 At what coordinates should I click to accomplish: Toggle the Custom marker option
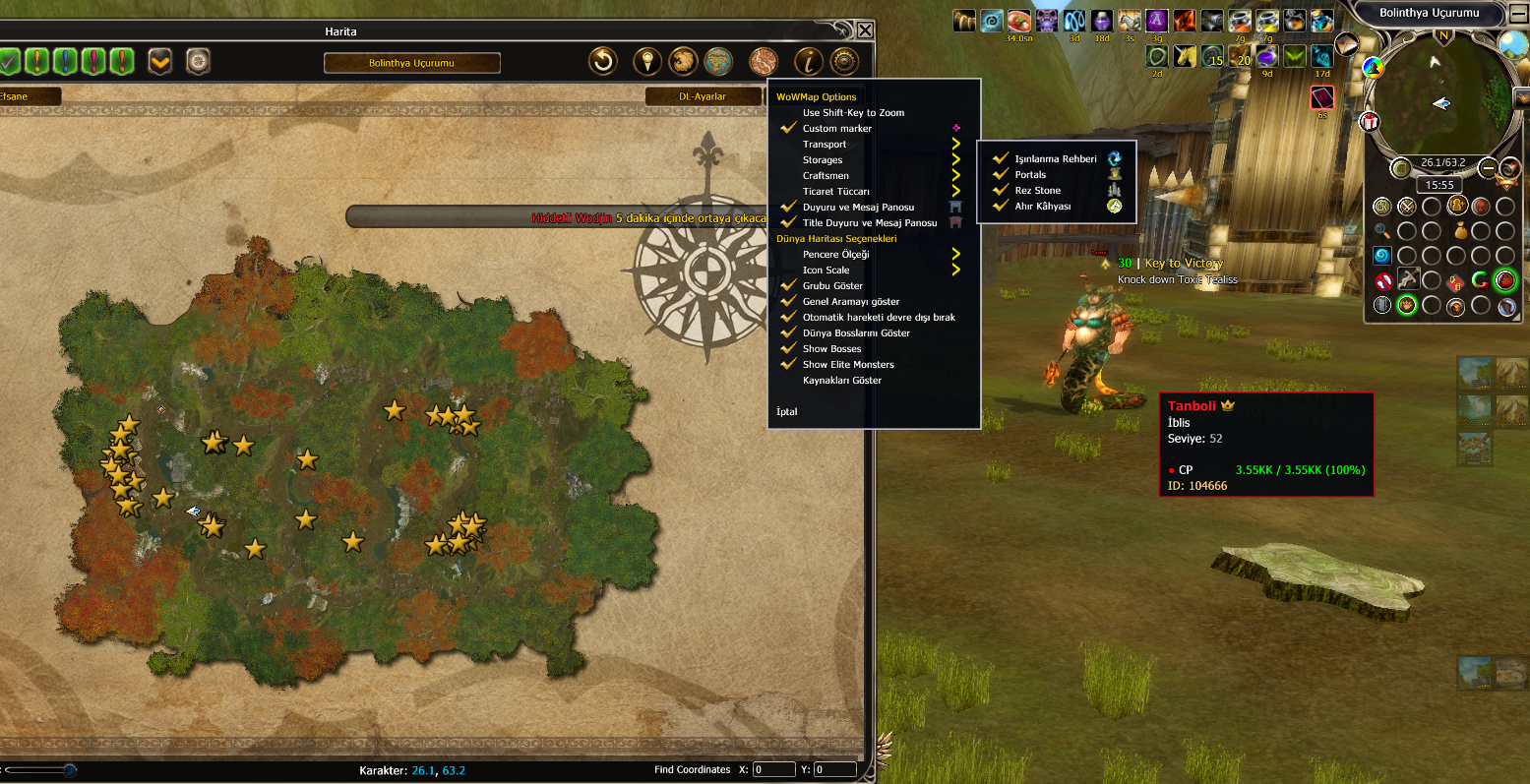click(x=836, y=129)
